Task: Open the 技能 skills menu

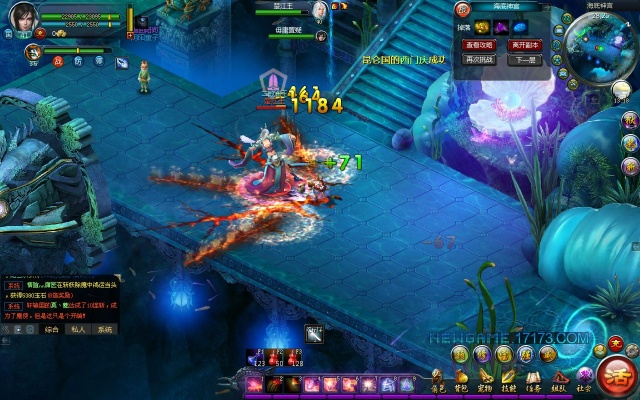Action: click(509, 381)
